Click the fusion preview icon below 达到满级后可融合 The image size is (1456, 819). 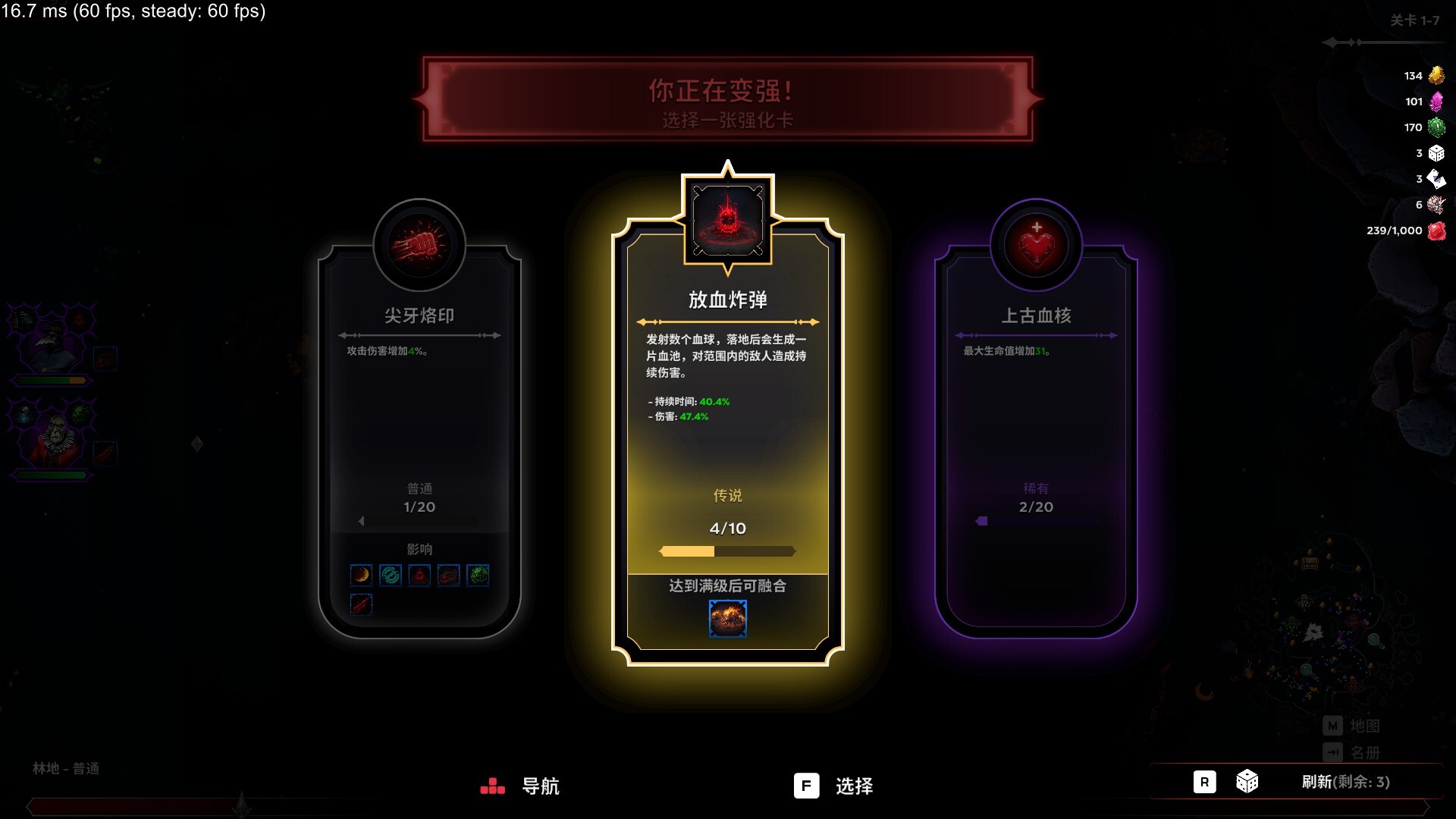coord(727,618)
